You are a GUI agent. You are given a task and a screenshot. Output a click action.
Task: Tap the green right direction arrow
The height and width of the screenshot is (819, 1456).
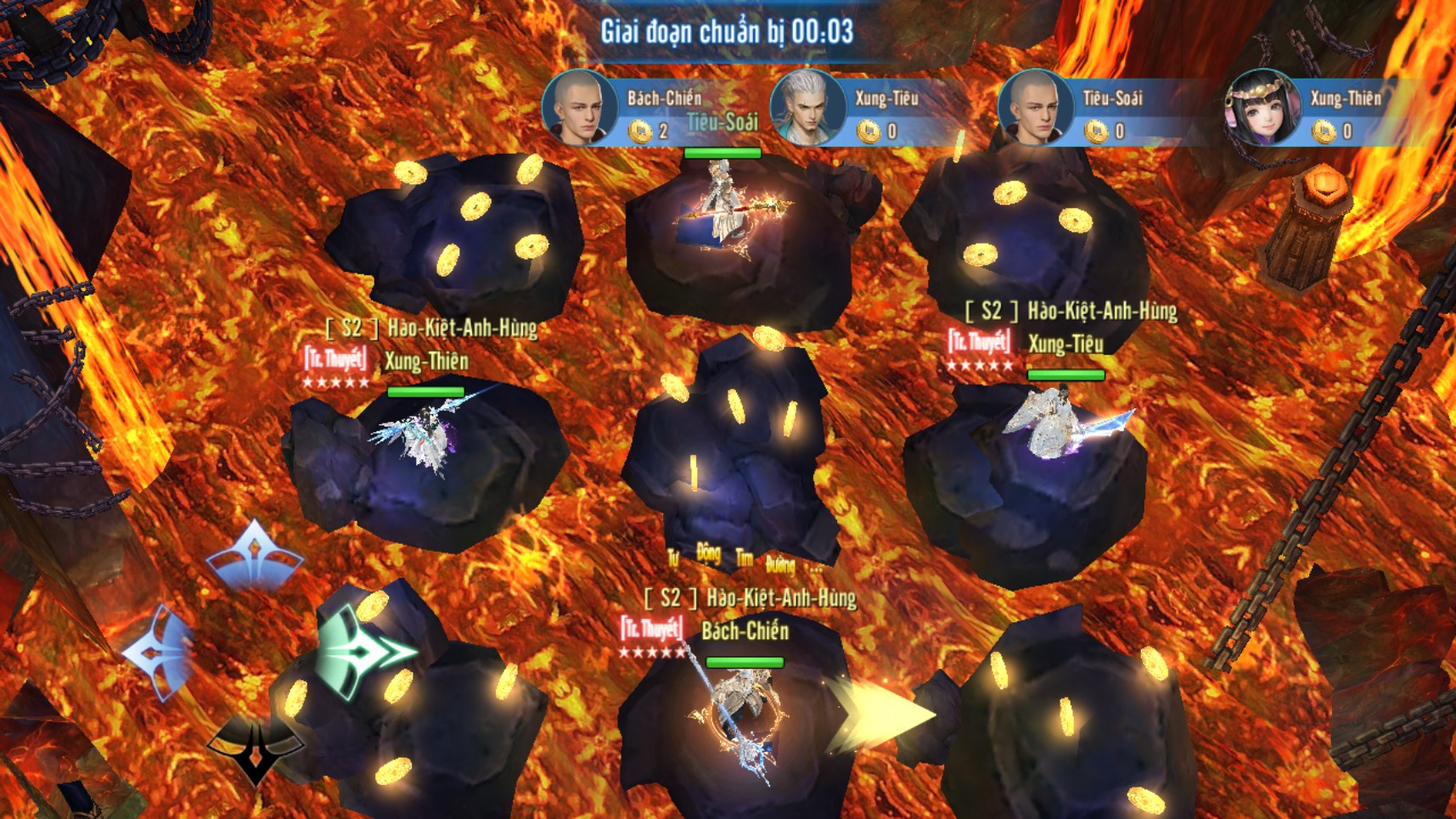363,652
